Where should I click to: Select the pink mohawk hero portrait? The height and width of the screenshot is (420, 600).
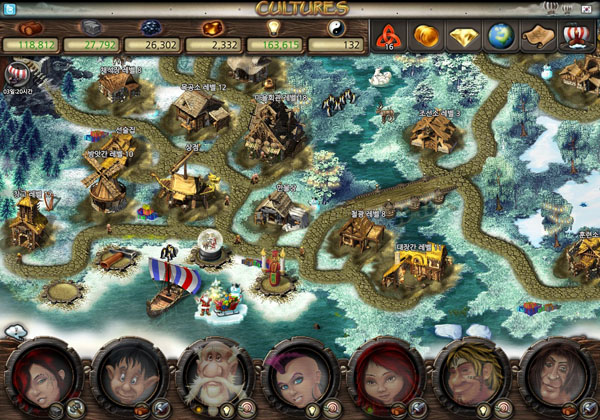[300, 379]
